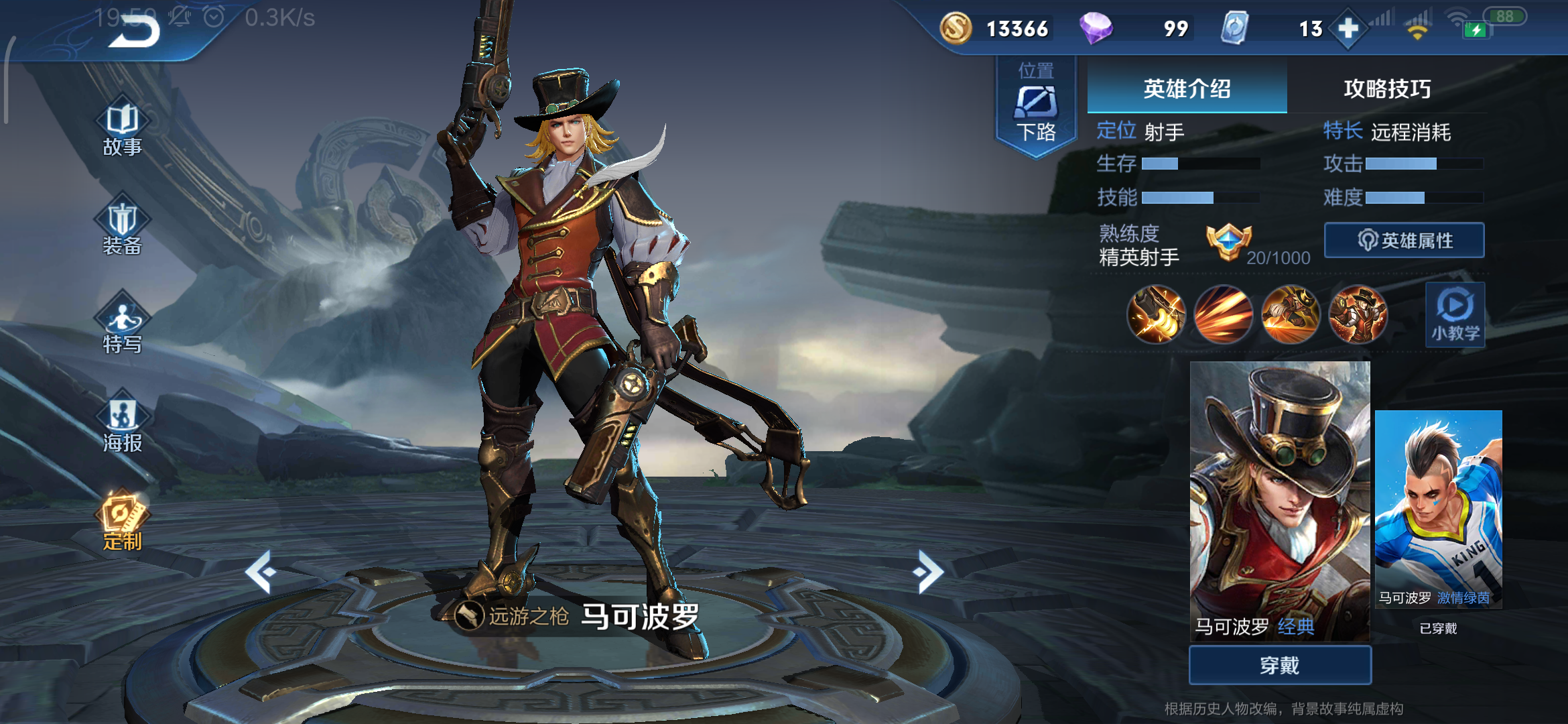Open the 海报 poster view
Screen dimensions: 1568x724
click(x=123, y=425)
